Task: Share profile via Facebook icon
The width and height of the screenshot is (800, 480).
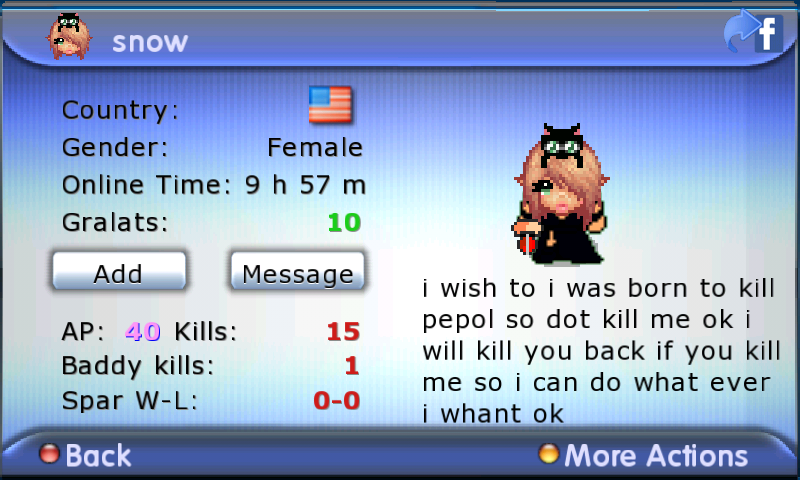Action: [x=753, y=34]
